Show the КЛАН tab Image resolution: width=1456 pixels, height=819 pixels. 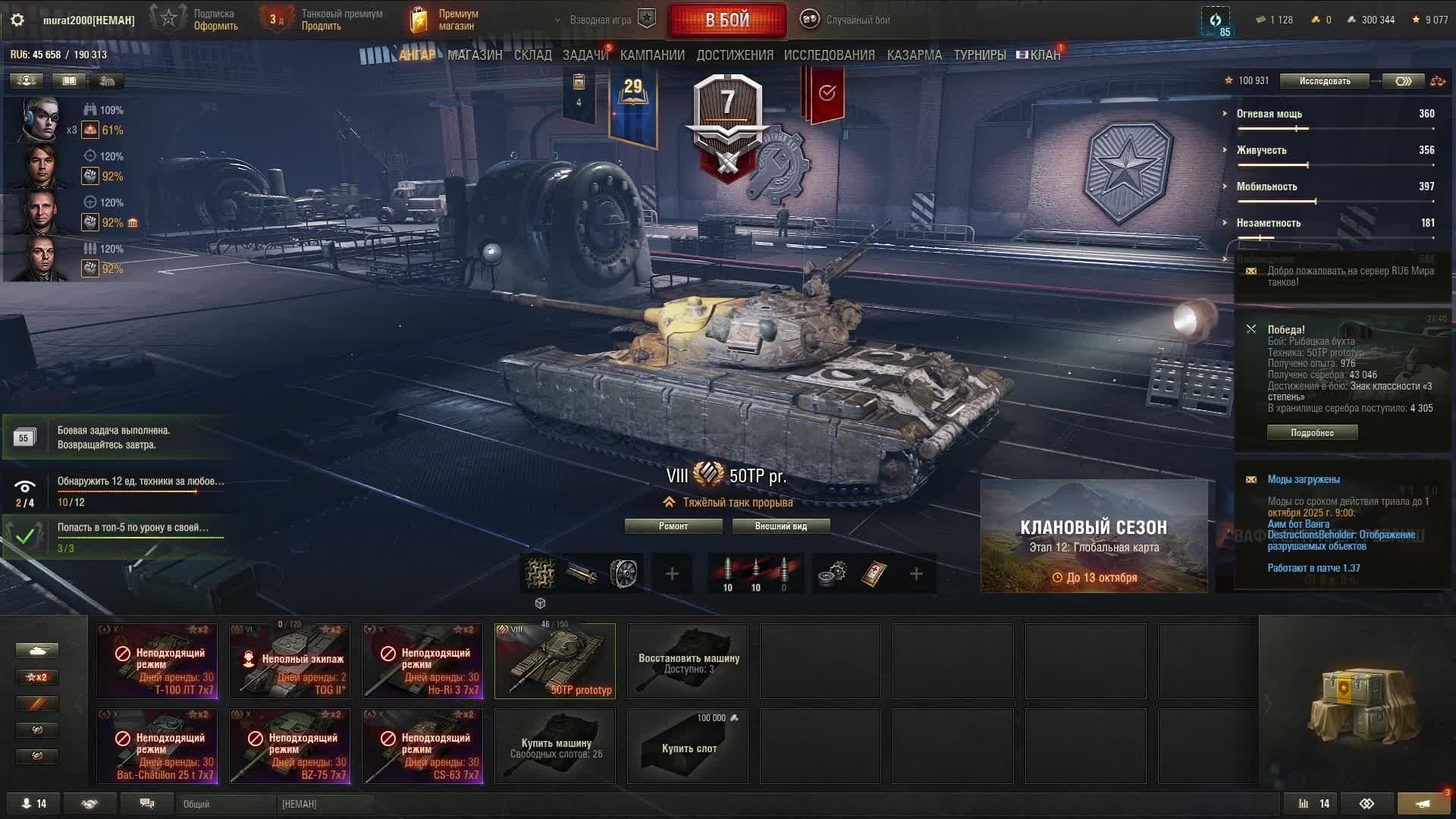point(1044,55)
